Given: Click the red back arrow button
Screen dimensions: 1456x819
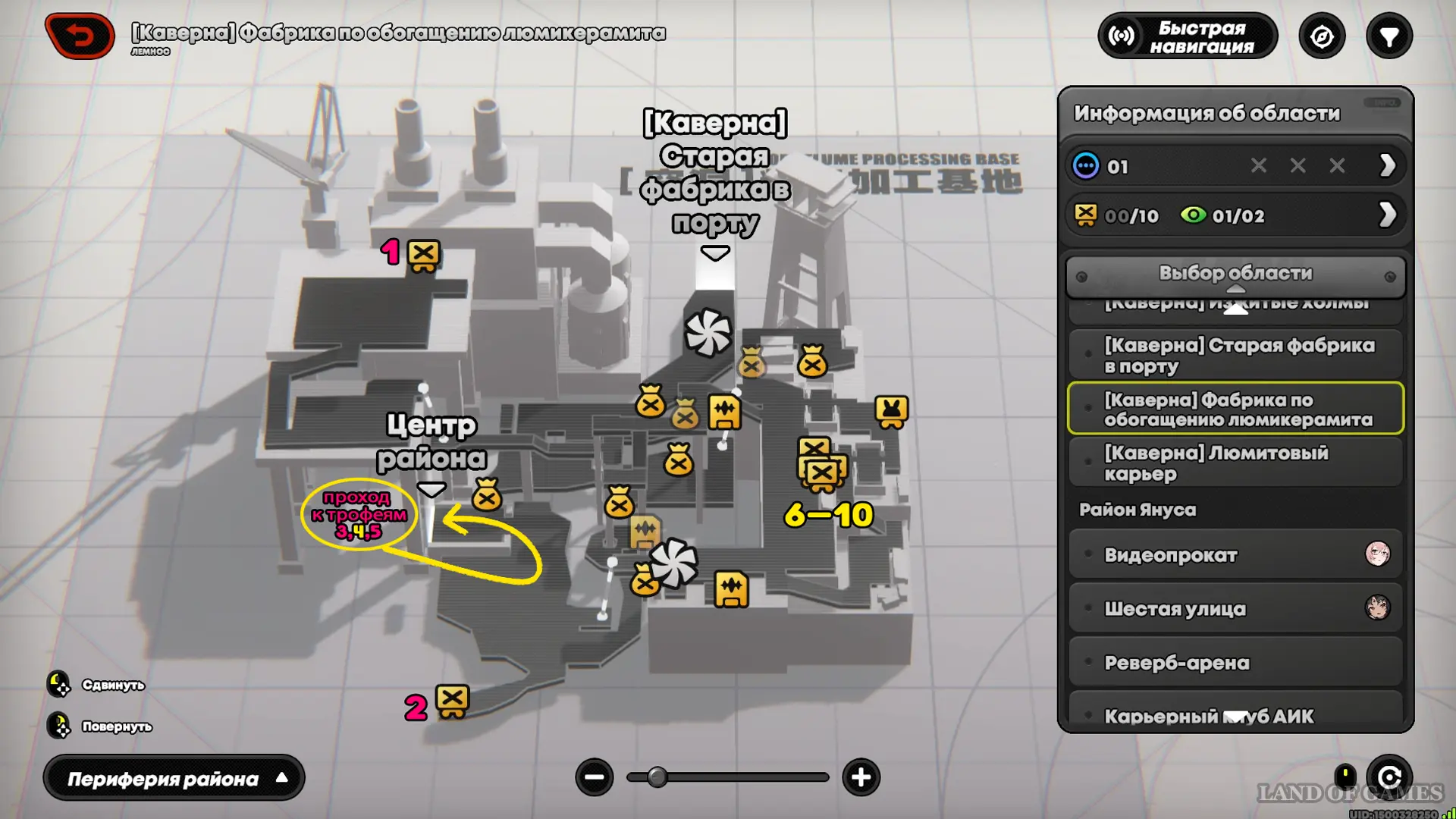Looking at the screenshot, I should click(80, 36).
